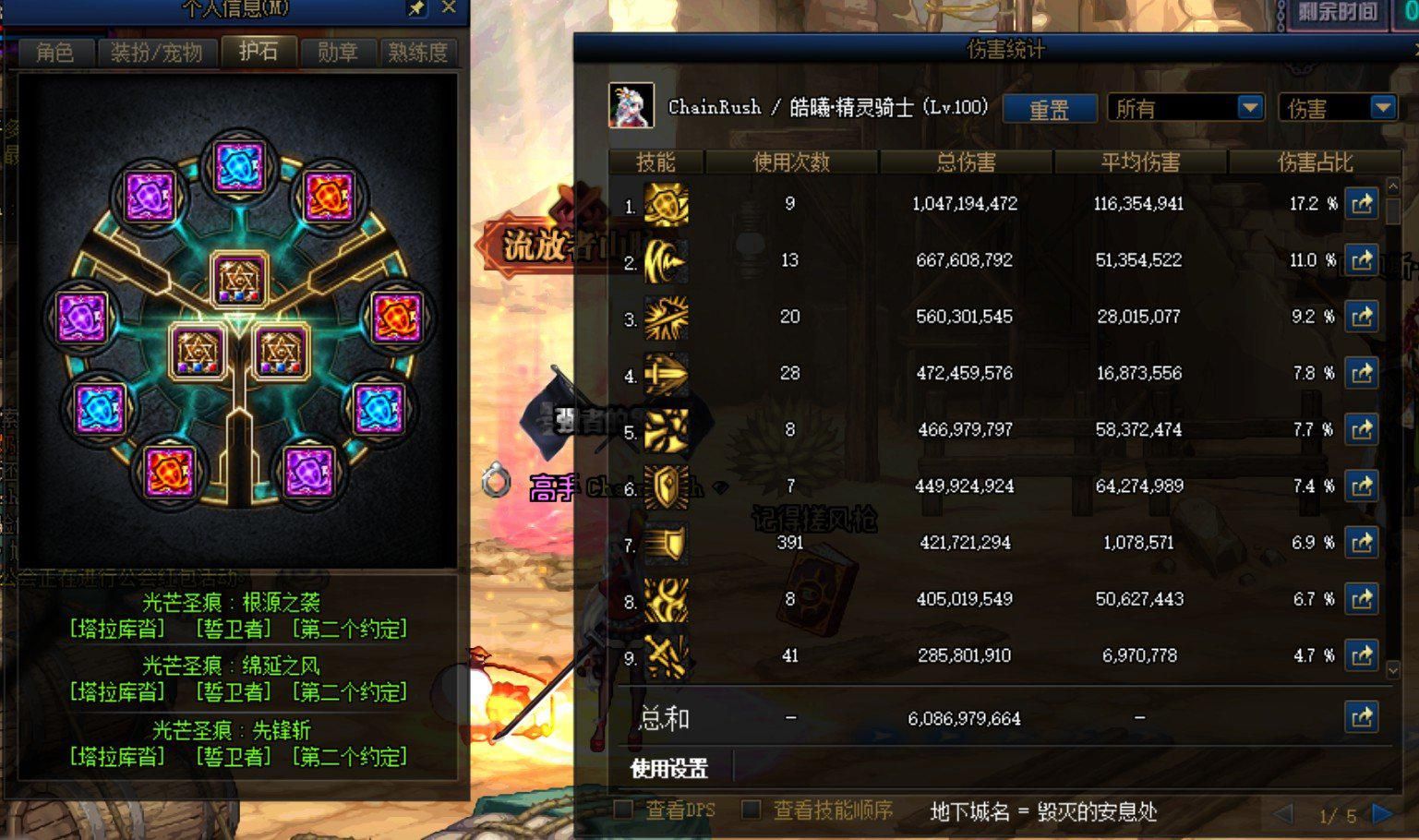Screen dimensions: 1419x840
Task: Check the 查看技能顺序 option
Action: pyautogui.click(x=751, y=809)
